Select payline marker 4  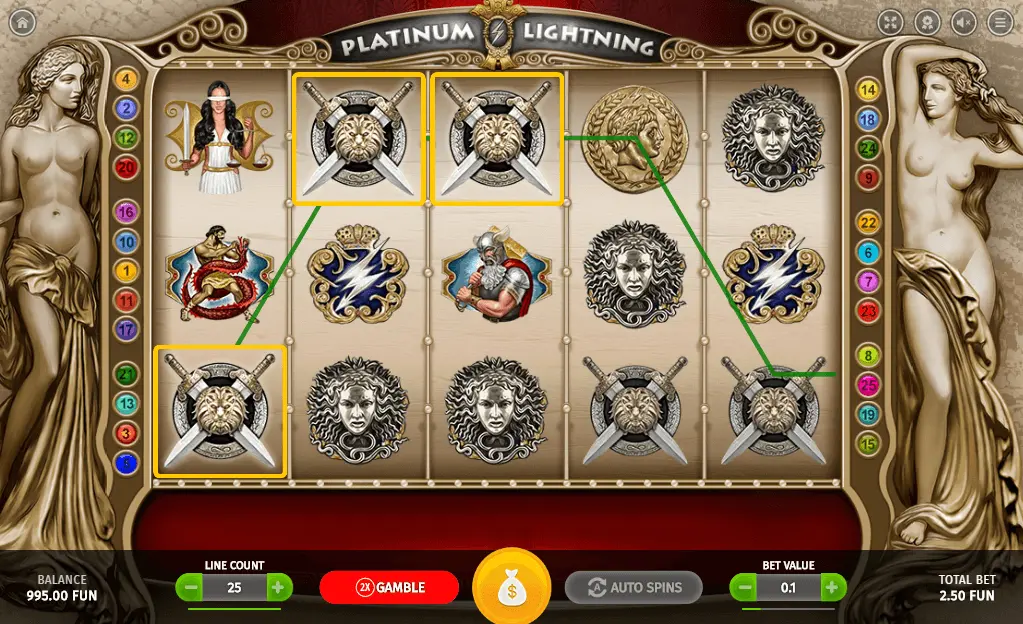pyautogui.click(x=127, y=80)
